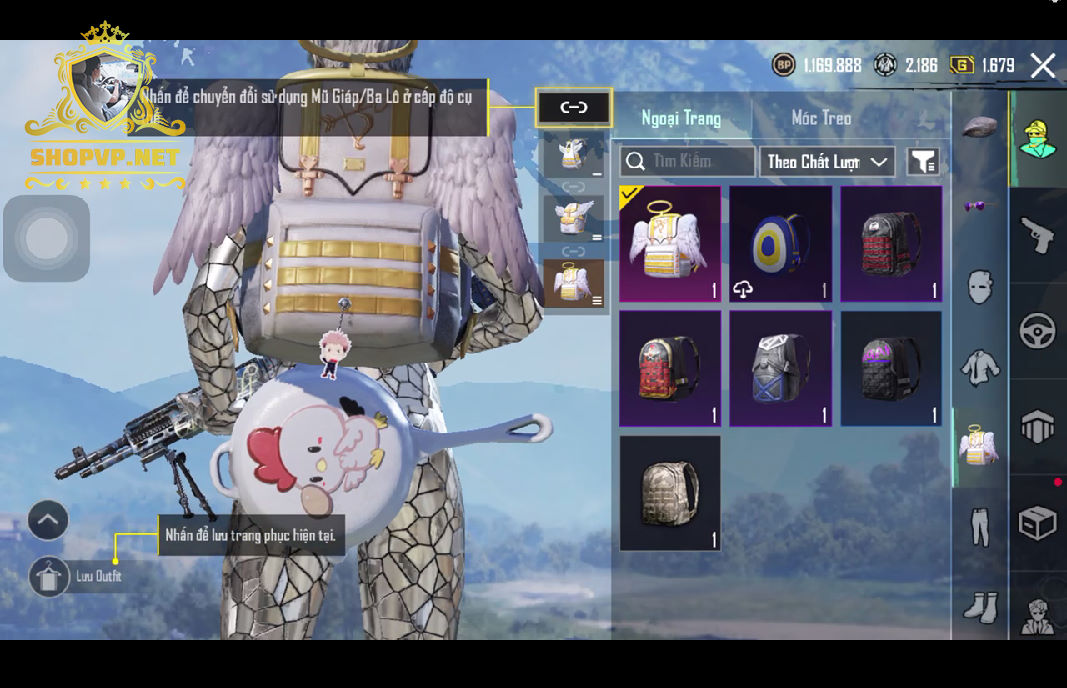The image size is (1067, 688).
Task: Click the Tìm Kiếm search box
Action: coord(687,161)
